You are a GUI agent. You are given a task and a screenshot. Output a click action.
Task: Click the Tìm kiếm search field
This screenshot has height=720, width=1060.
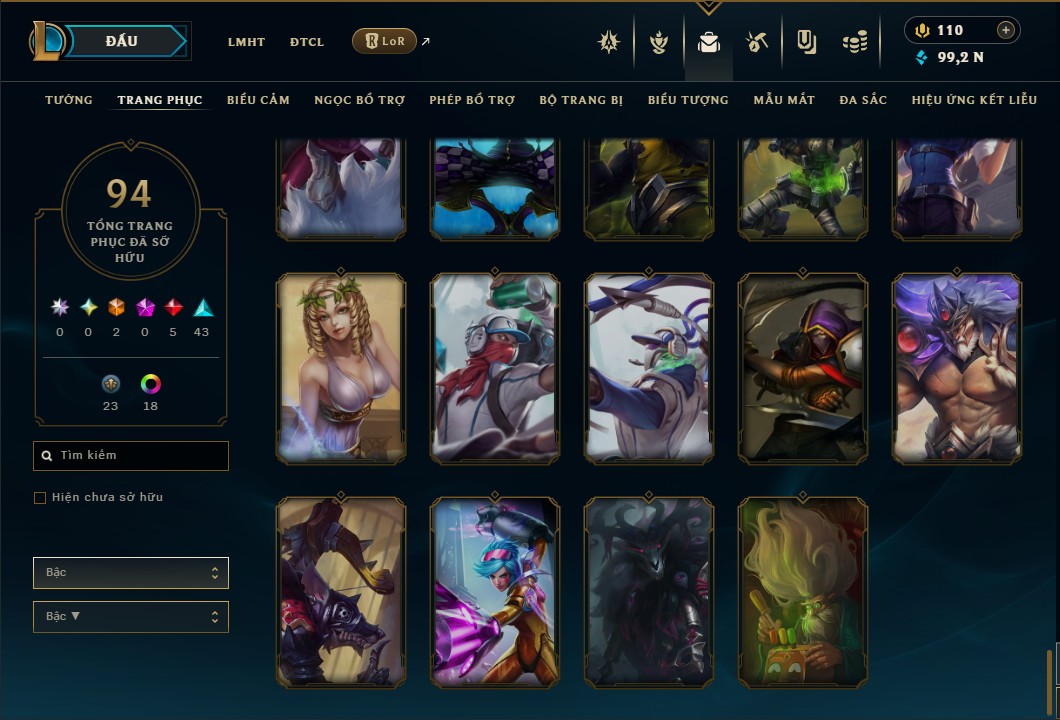click(x=131, y=456)
